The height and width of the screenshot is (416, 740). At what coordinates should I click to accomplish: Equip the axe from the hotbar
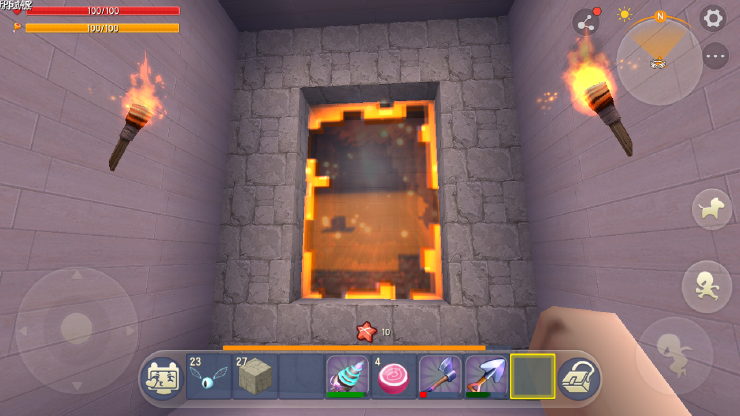(439, 376)
